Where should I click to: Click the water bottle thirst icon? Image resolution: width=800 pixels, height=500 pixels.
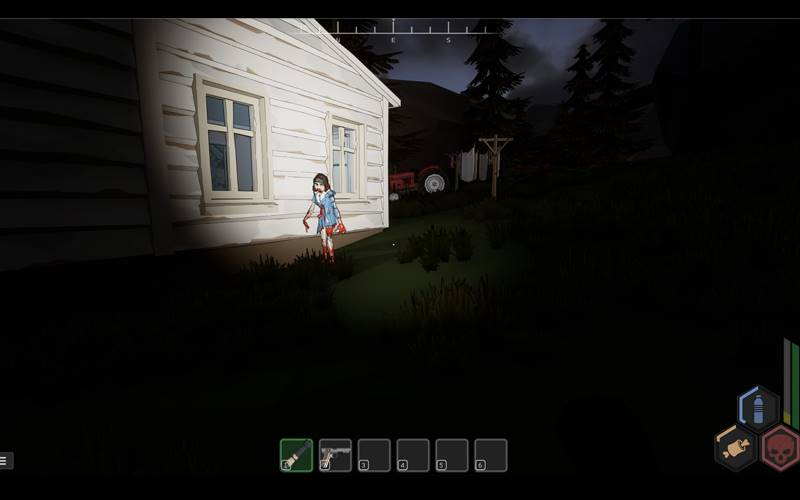[758, 409]
